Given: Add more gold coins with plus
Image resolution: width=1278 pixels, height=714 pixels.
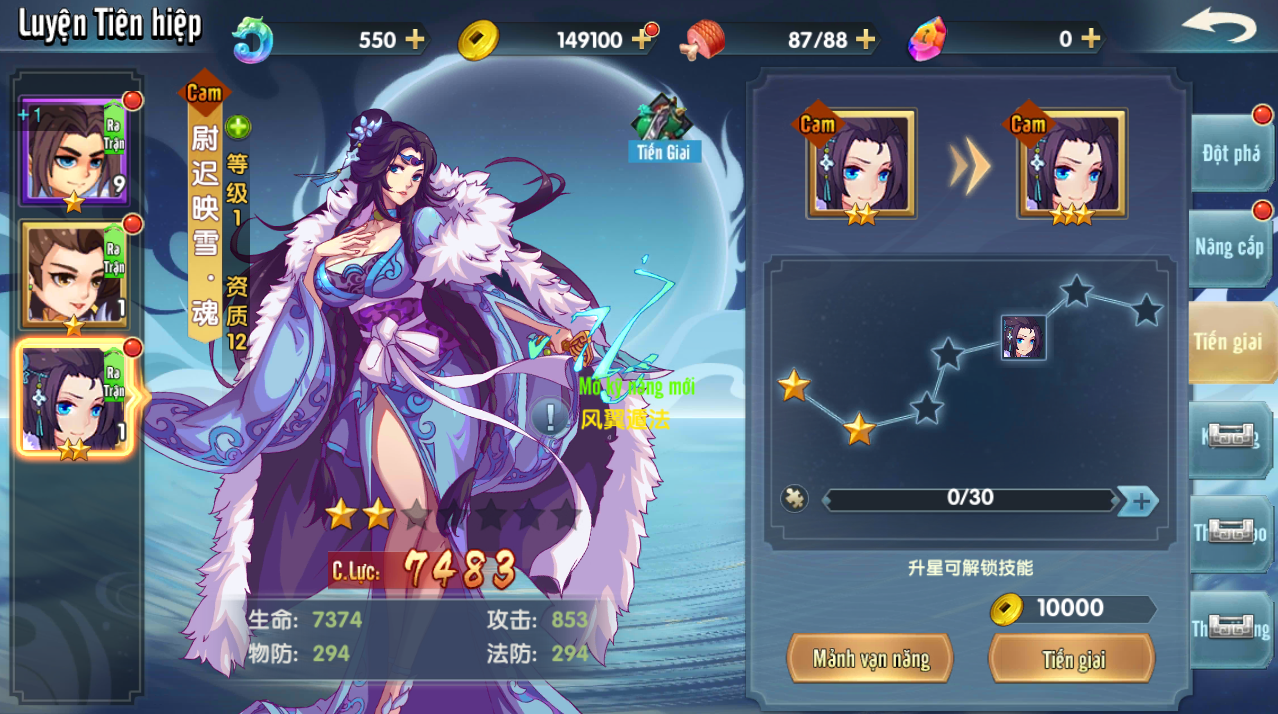Looking at the screenshot, I should pos(641,40).
